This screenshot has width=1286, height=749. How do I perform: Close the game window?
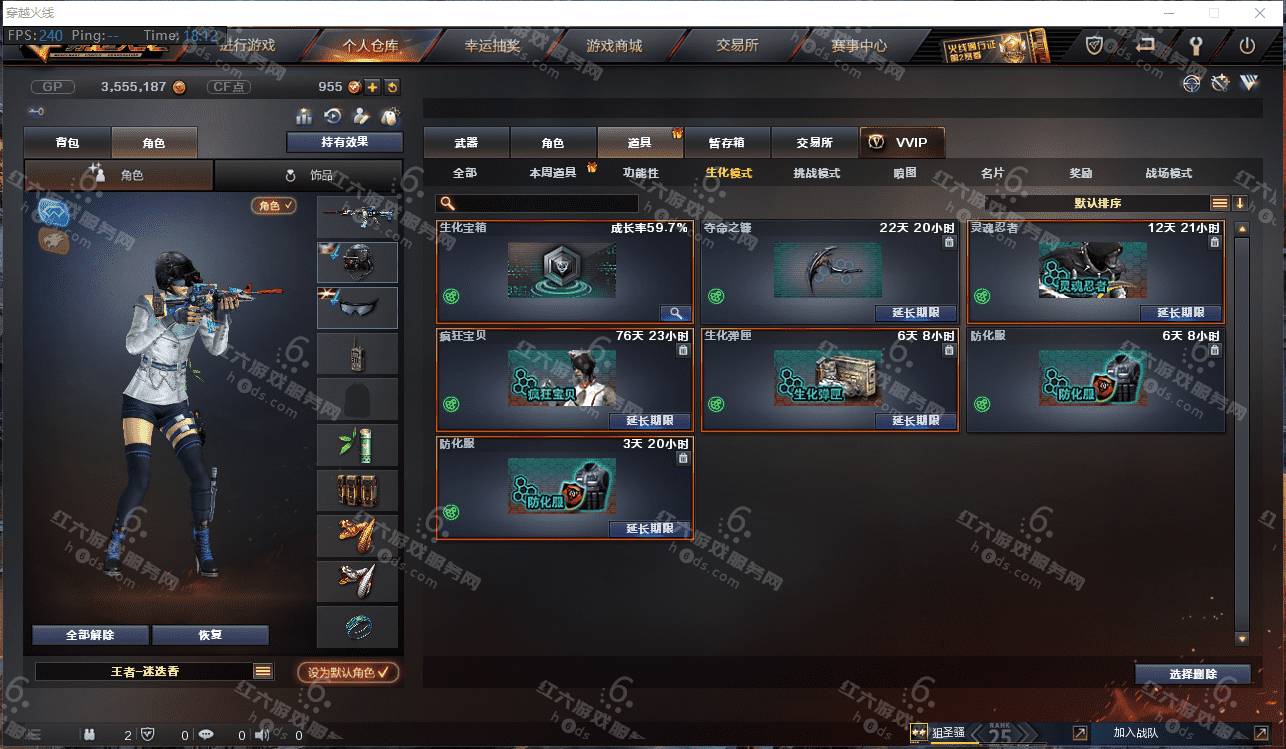pyautogui.click(x=1260, y=13)
